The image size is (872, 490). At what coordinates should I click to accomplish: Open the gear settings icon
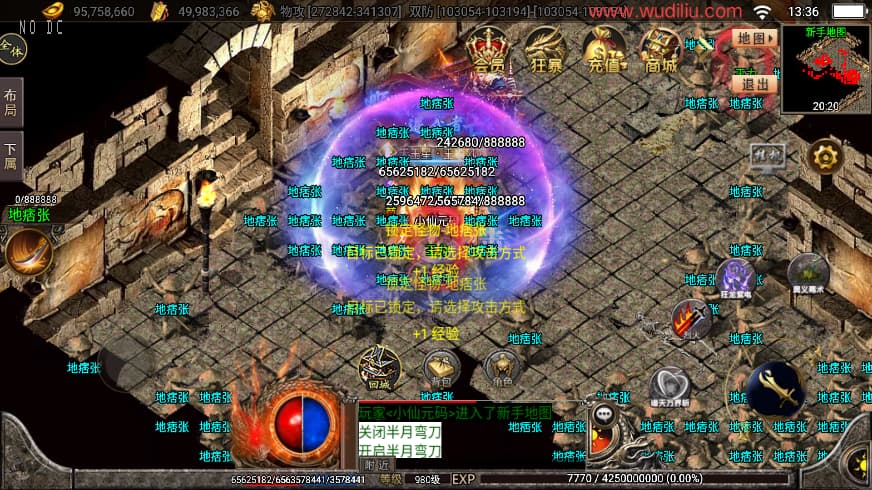point(825,157)
